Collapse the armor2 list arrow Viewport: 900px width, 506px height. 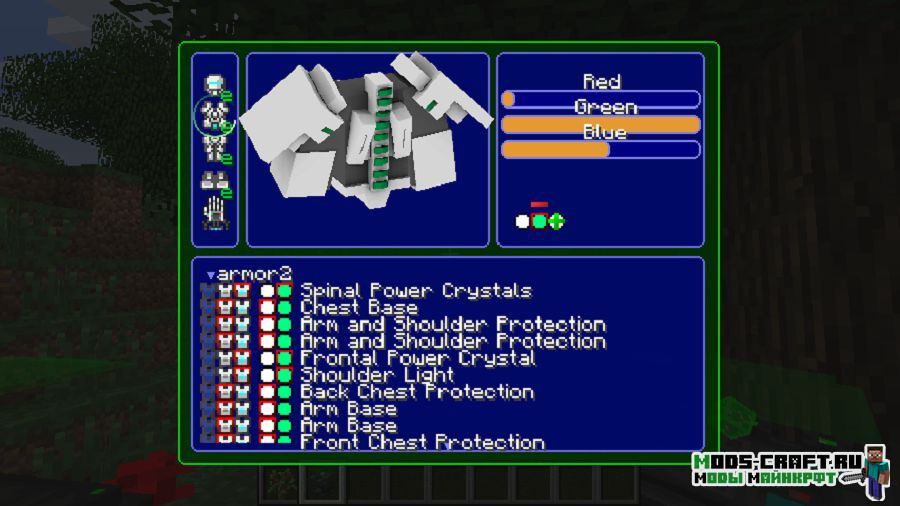[210, 274]
